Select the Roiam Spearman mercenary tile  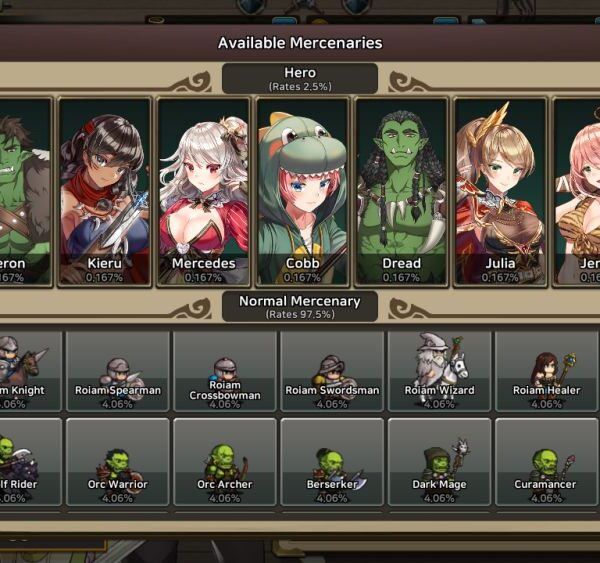click(118, 371)
